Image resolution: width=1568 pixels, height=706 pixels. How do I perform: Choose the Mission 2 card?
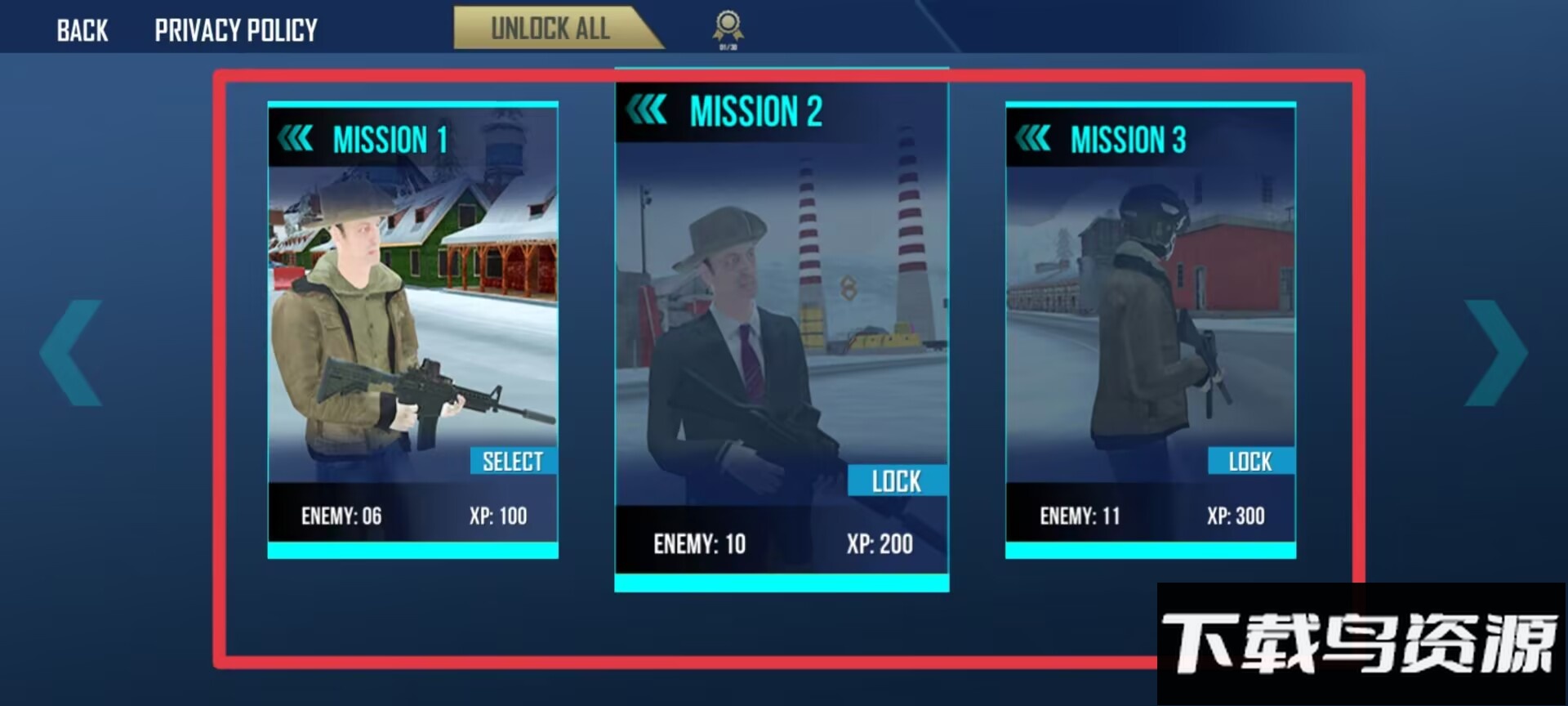tap(782, 311)
